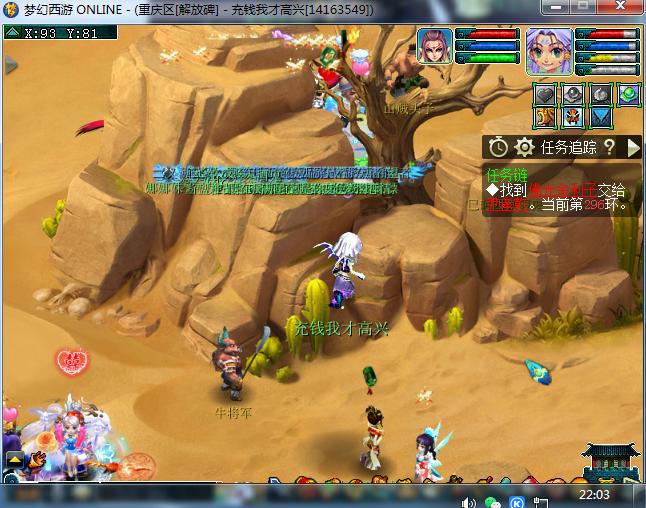Select the green orb status icon
Image resolution: width=646 pixels, height=508 pixels.
point(628,95)
